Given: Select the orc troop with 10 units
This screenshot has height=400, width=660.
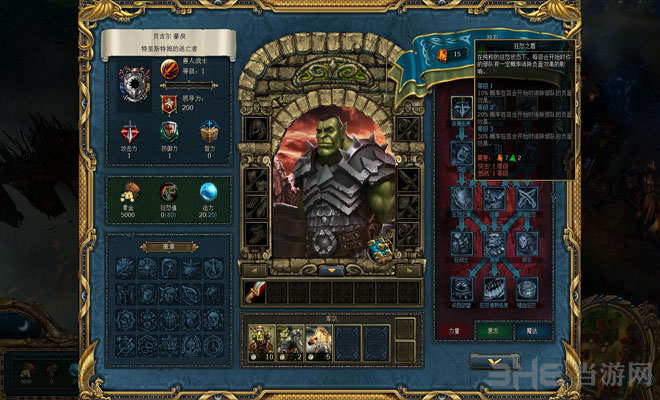Looking at the screenshot, I should (x=261, y=342).
